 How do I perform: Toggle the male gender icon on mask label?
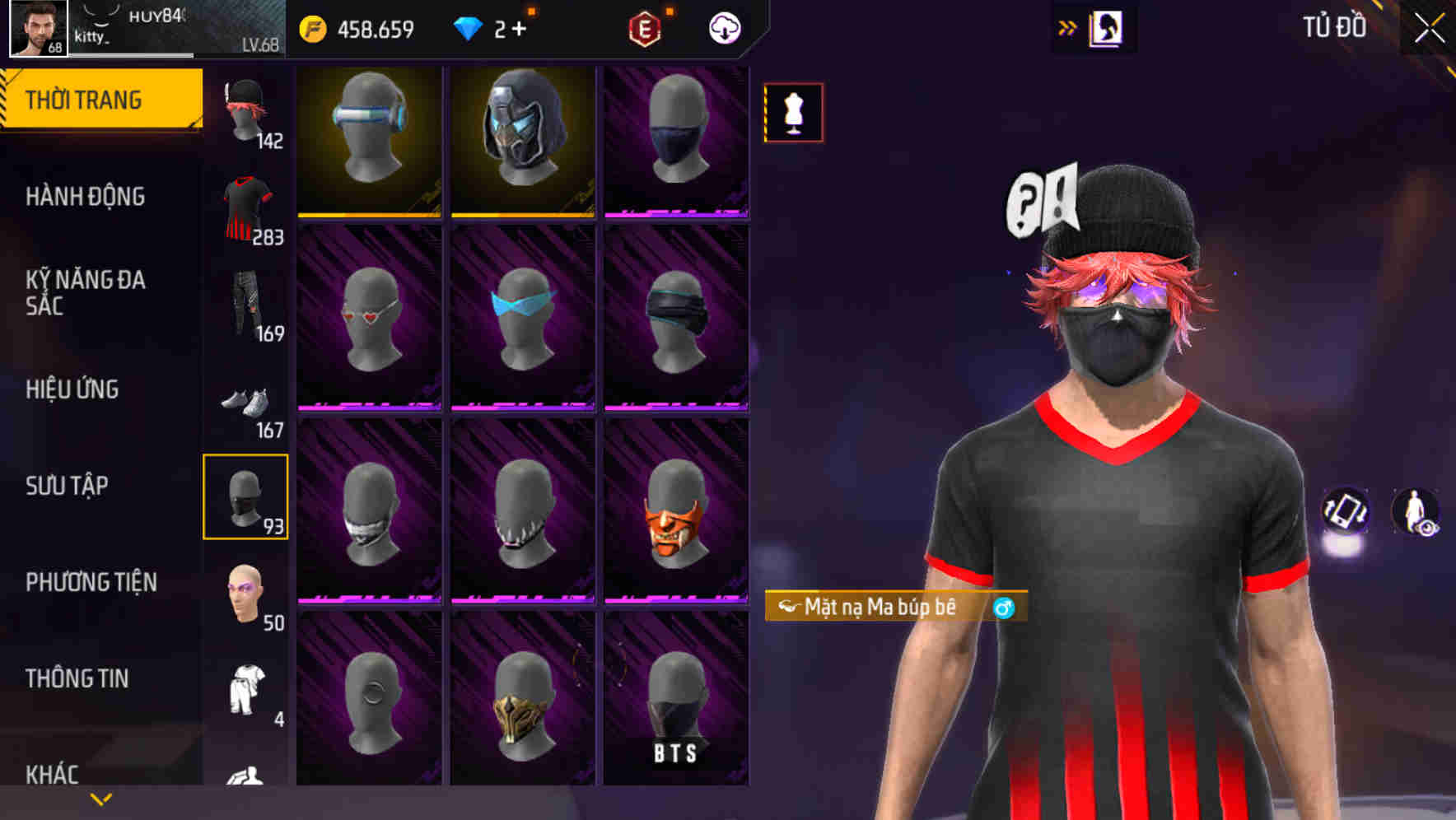point(1004,608)
